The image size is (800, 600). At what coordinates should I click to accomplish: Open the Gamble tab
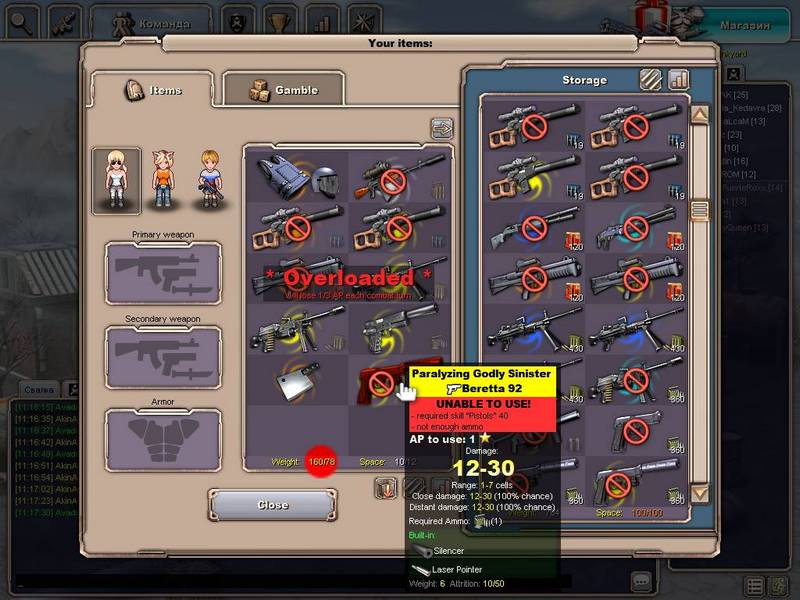coord(283,90)
